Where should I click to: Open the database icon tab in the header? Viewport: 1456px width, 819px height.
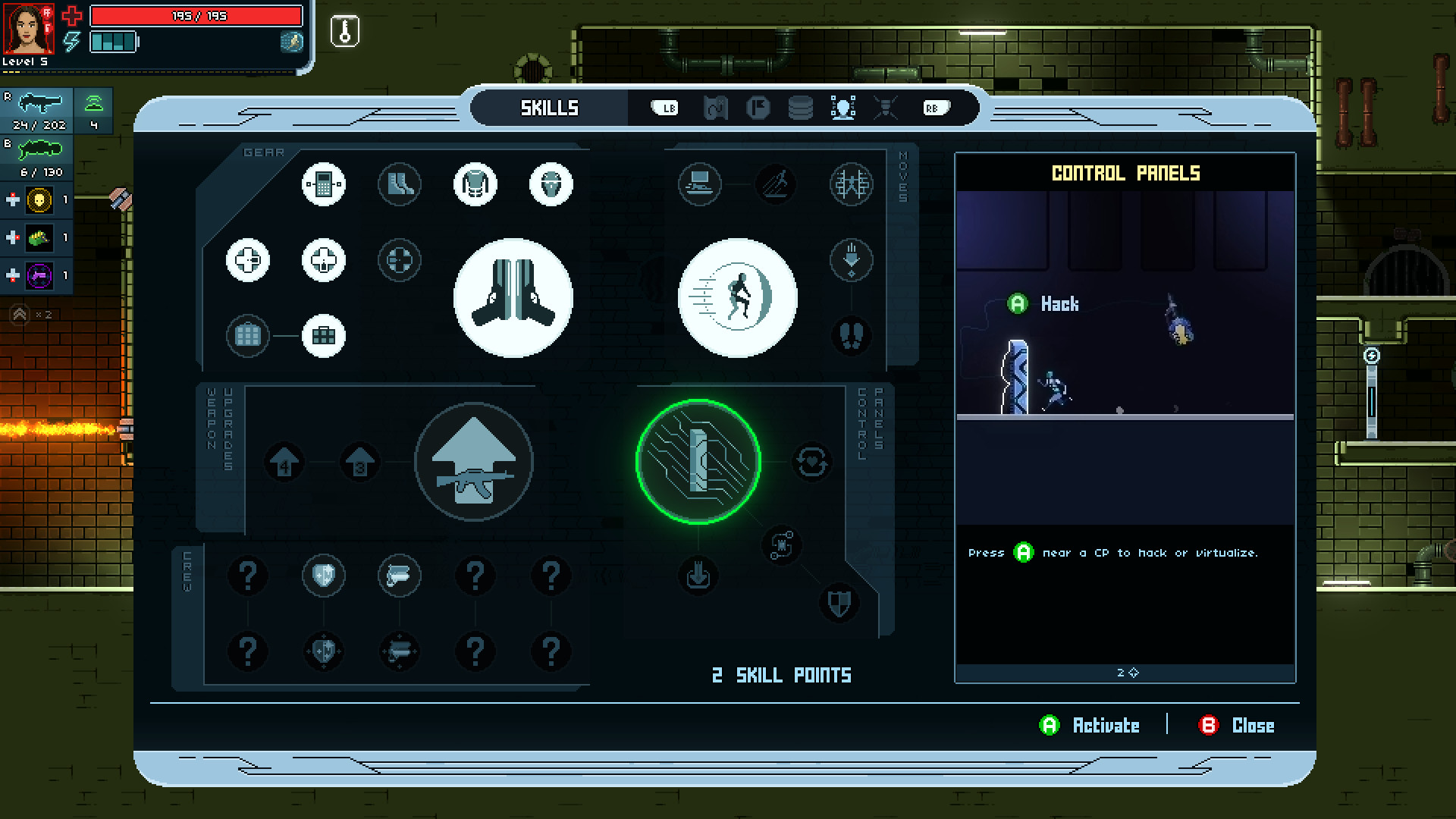coord(799,108)
